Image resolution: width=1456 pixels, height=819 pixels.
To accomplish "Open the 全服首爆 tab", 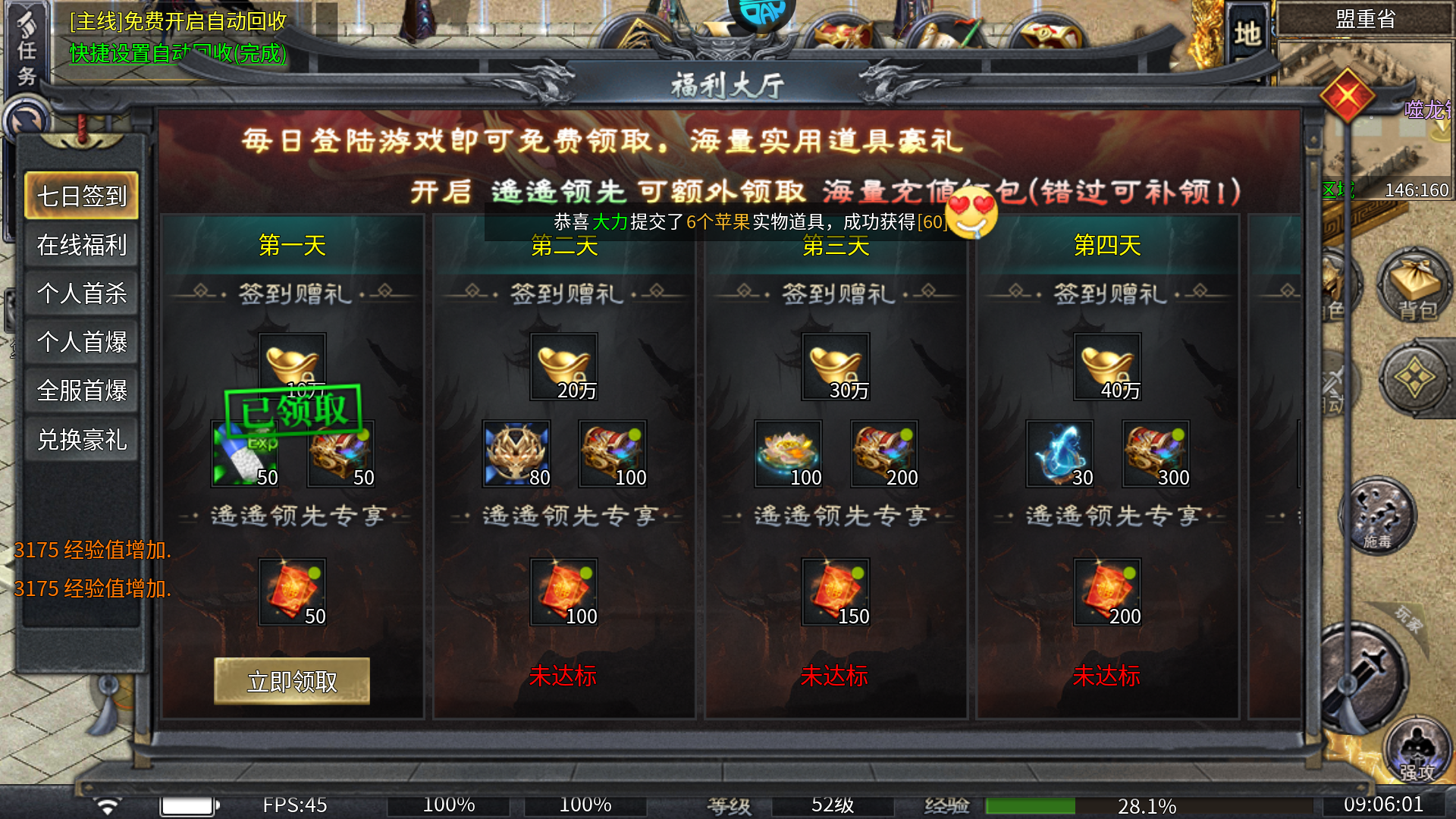I will tap(81, 390).
